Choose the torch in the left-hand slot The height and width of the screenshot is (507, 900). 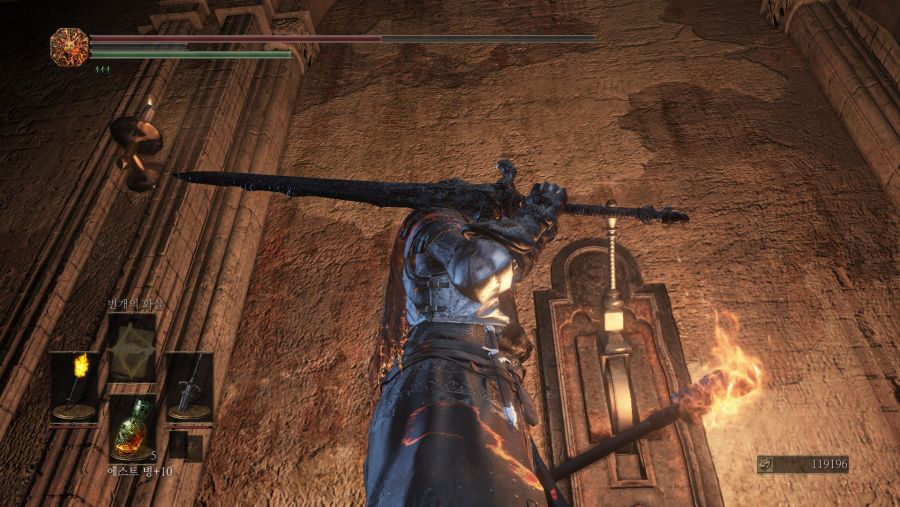click(75, 386)
